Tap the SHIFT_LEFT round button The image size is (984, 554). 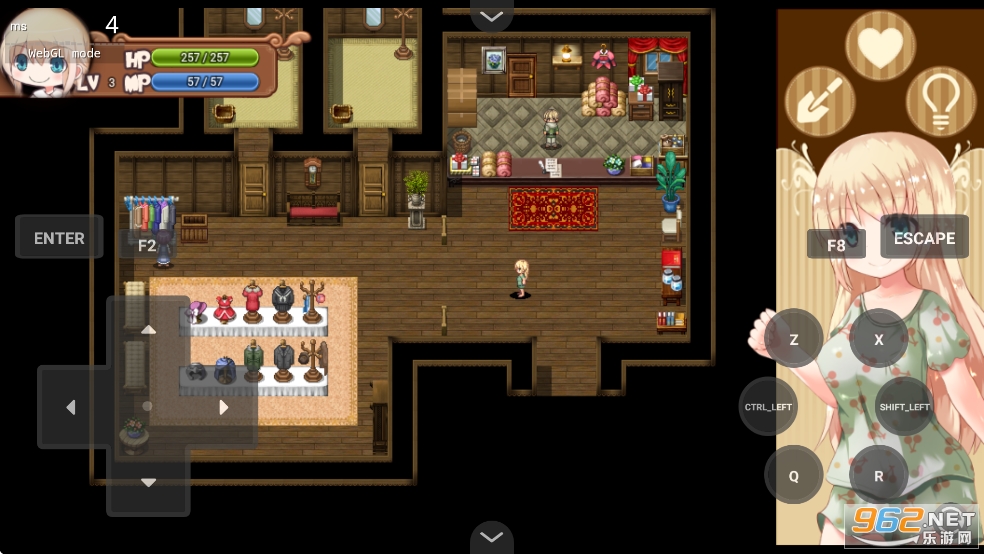[904, 407]
